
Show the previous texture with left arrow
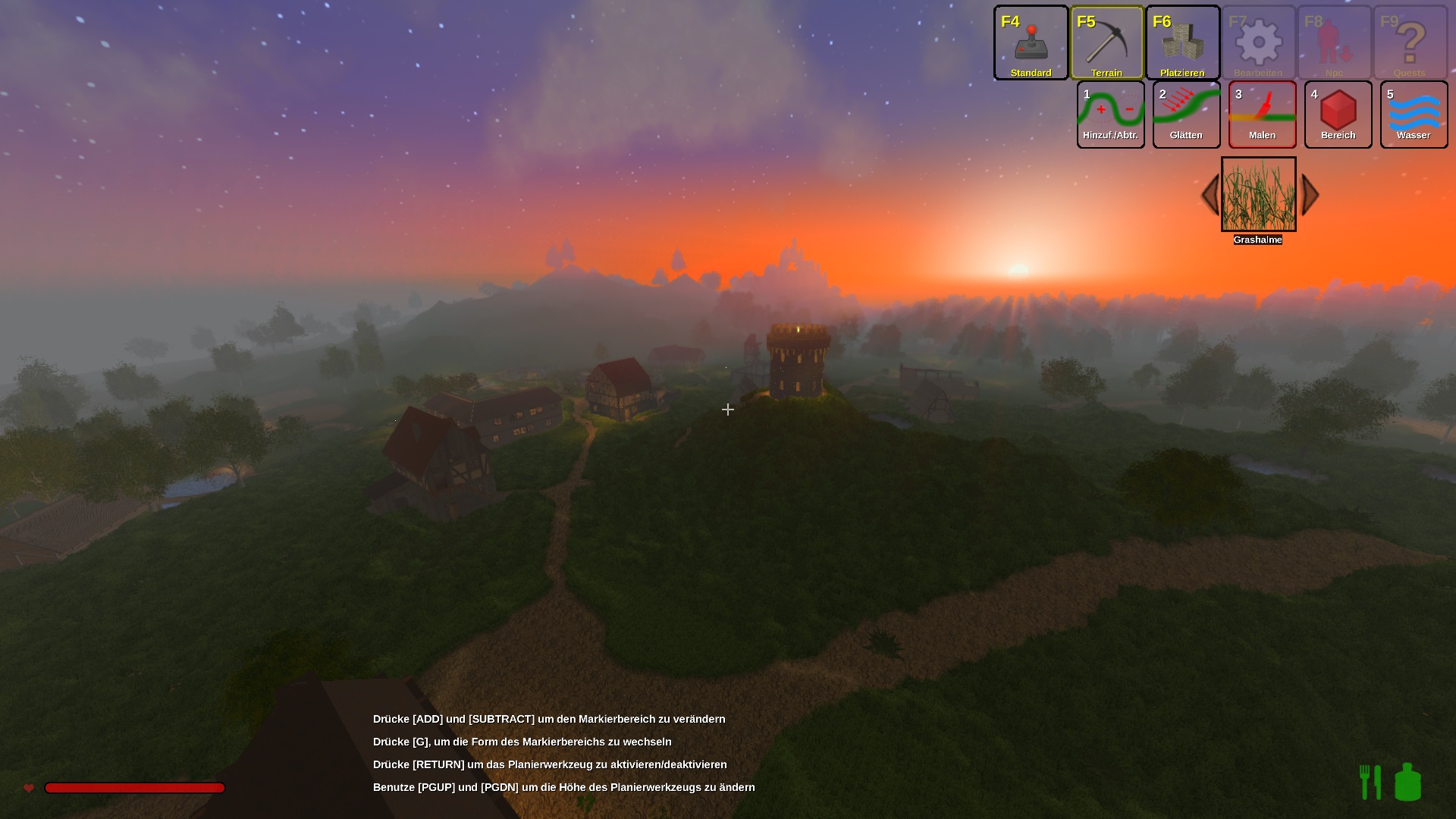[x=1210, y=195]
